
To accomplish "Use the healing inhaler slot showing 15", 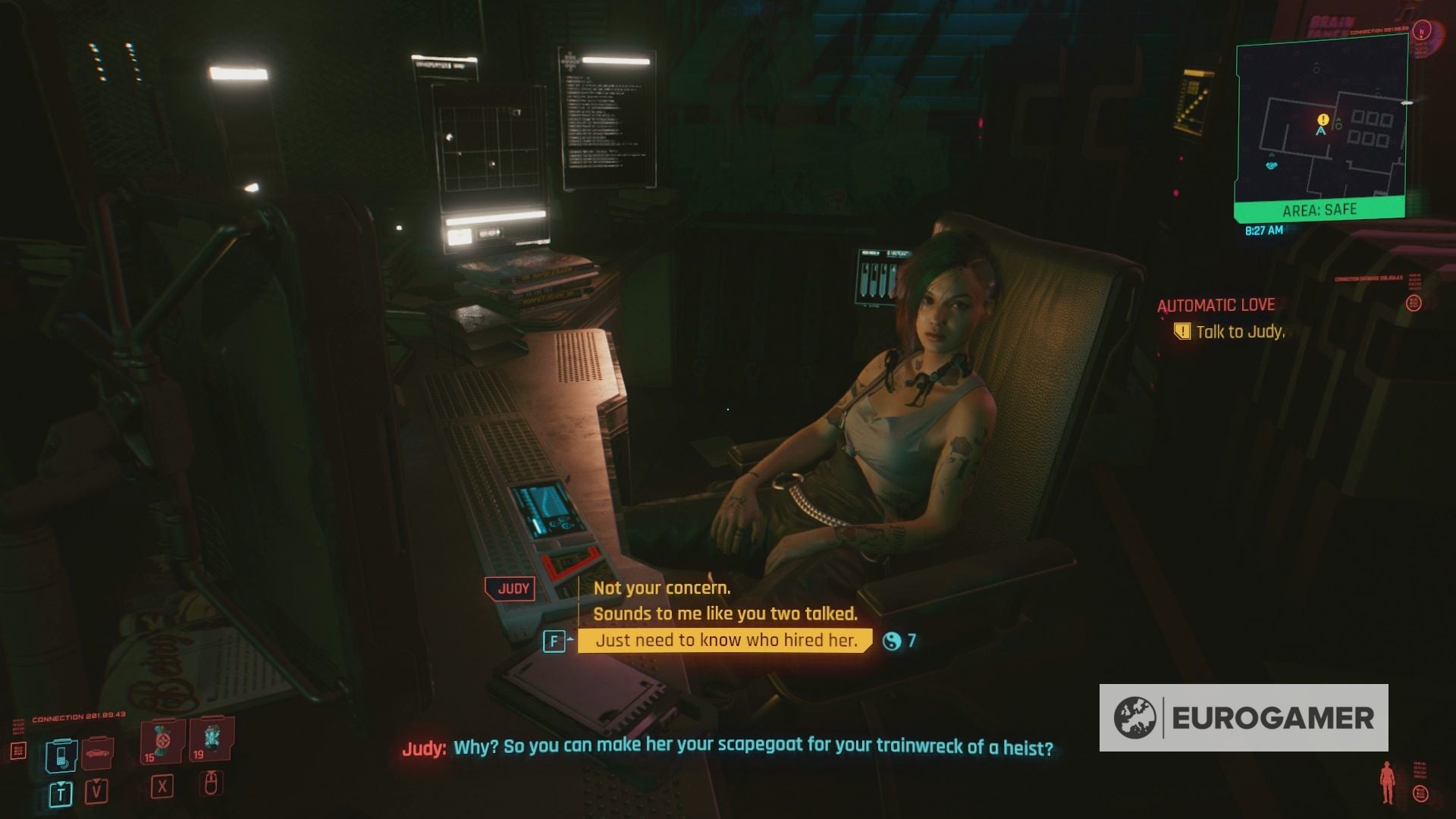I will 161,742.
